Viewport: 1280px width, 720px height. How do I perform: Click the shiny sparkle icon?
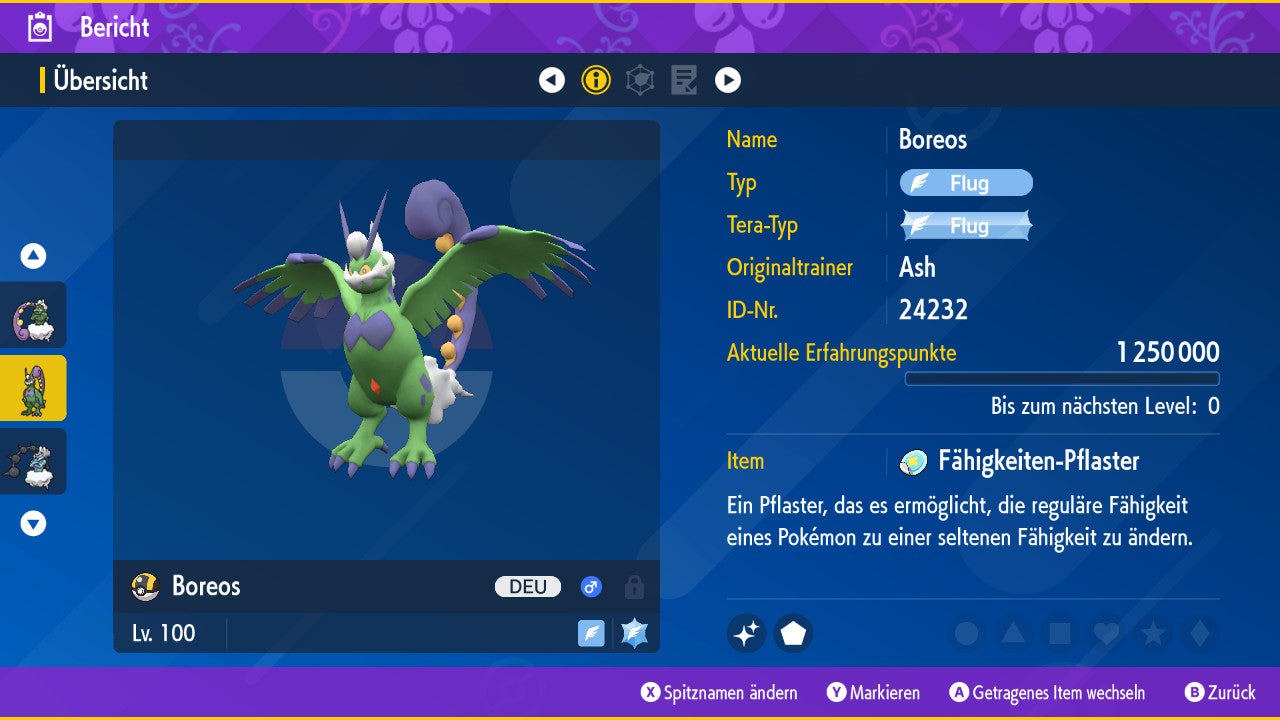[747, 634]
